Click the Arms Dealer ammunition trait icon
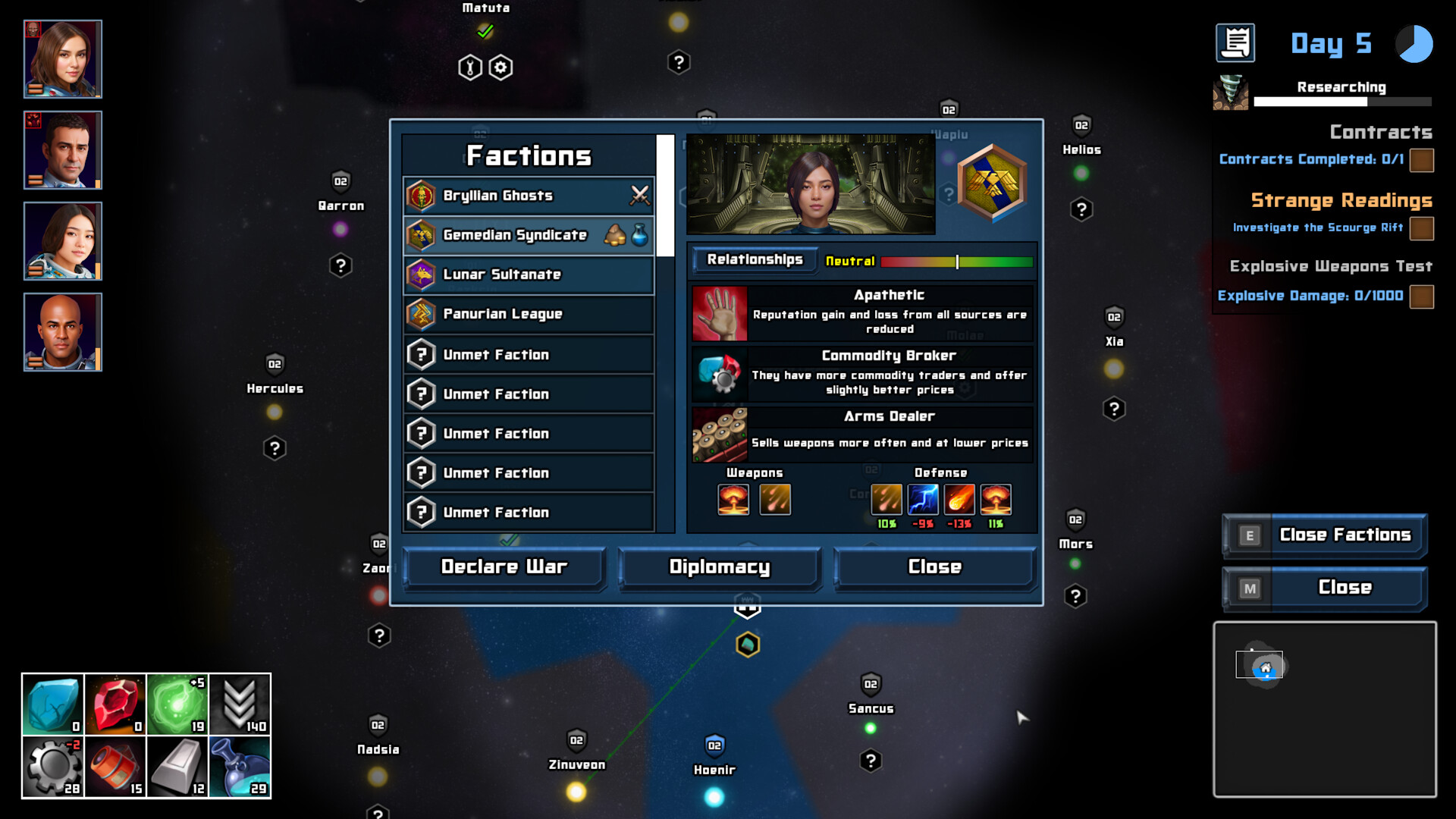The height and width of the screenshot is (819, 1456). pos(717,434)
